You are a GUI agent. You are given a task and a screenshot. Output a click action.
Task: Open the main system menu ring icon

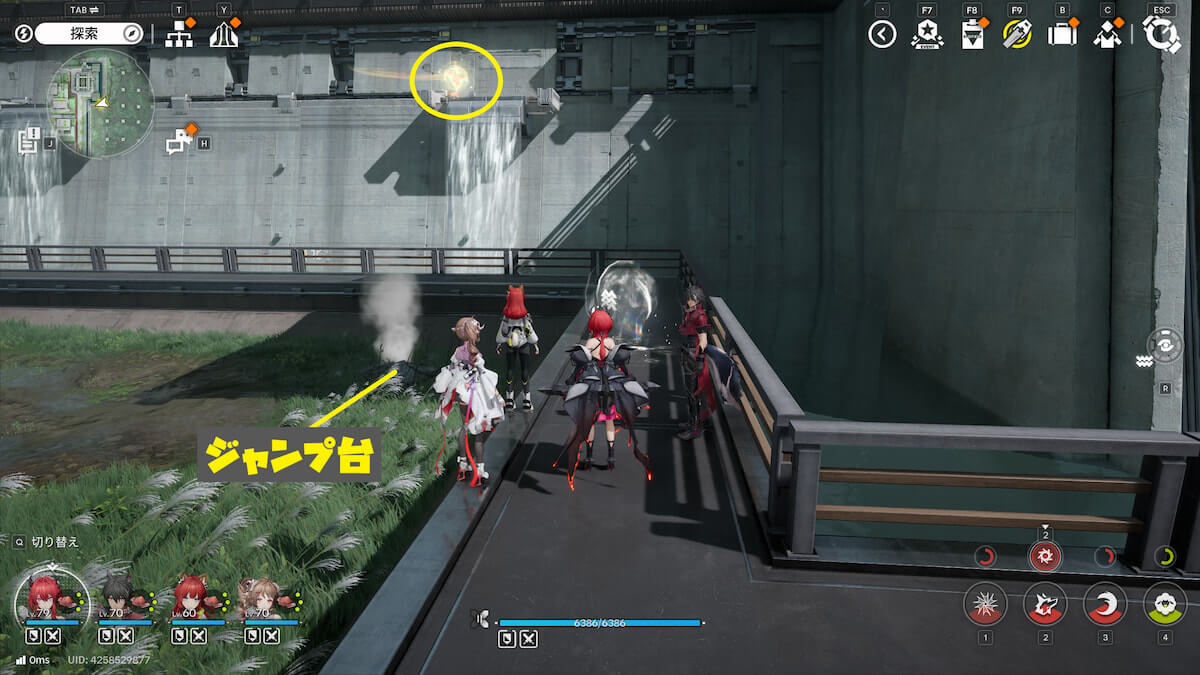[1162, 35]
